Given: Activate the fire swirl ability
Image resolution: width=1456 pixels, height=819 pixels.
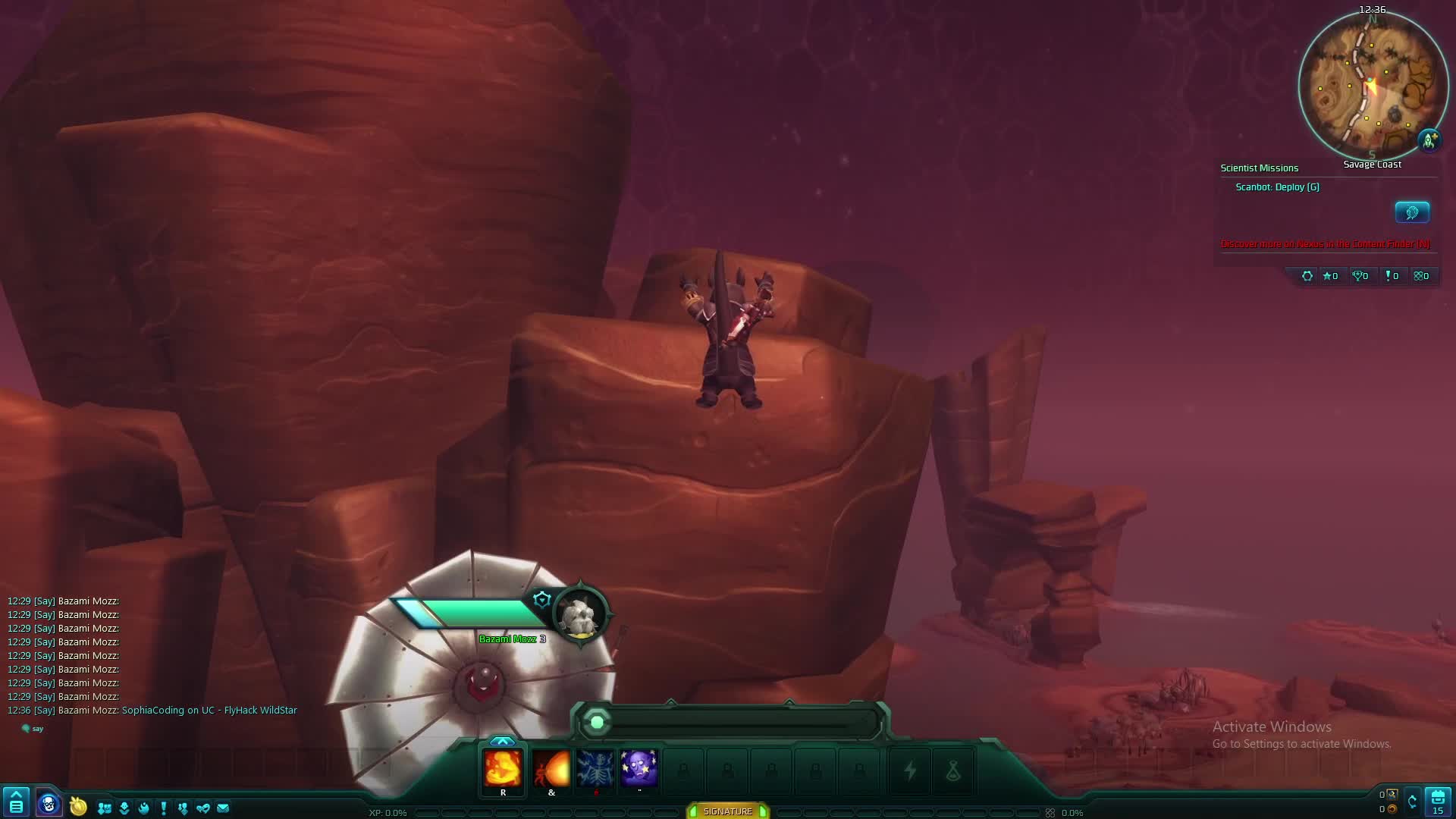Looking at the screenshot, I should [x=503, y=769].
